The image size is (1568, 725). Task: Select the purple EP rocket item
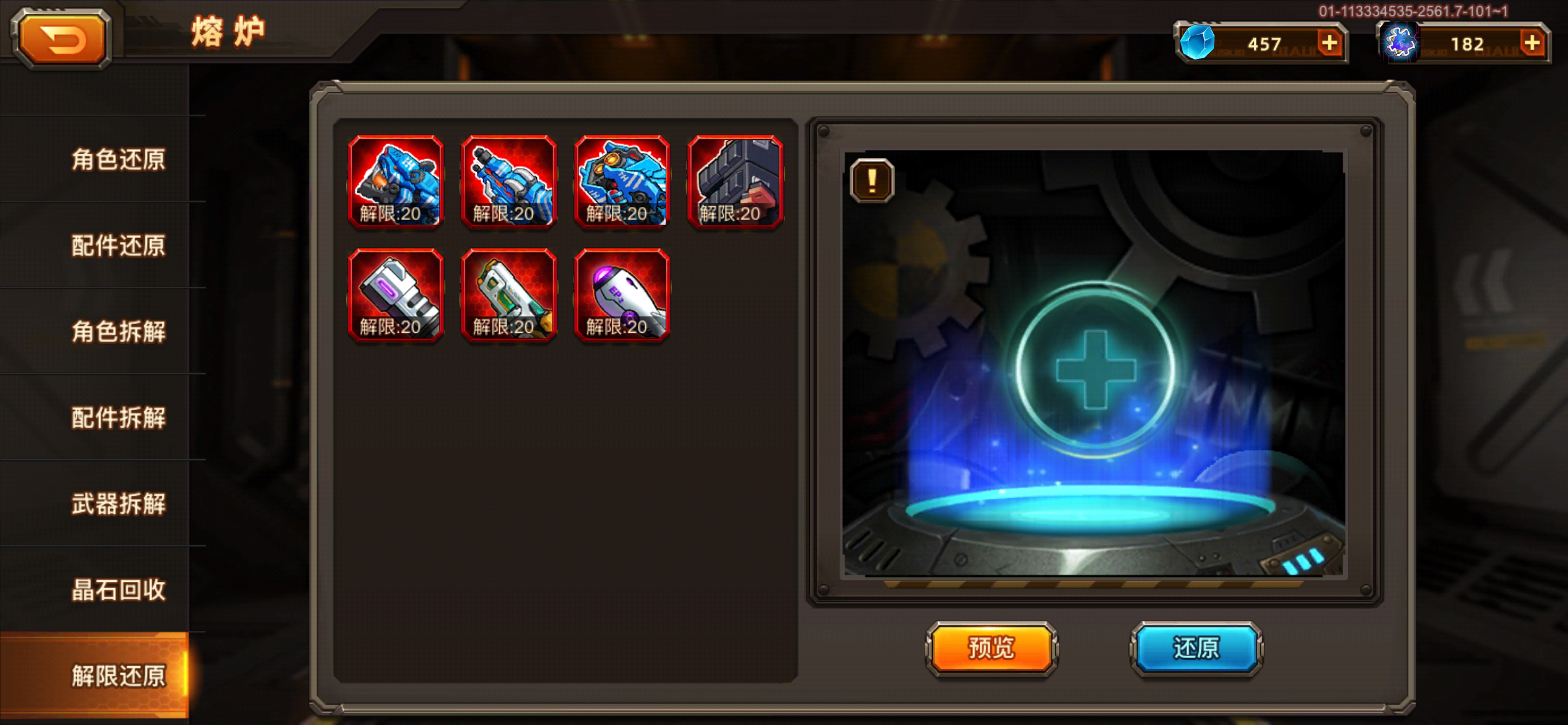pyautogui.click(x=622, y=296)
